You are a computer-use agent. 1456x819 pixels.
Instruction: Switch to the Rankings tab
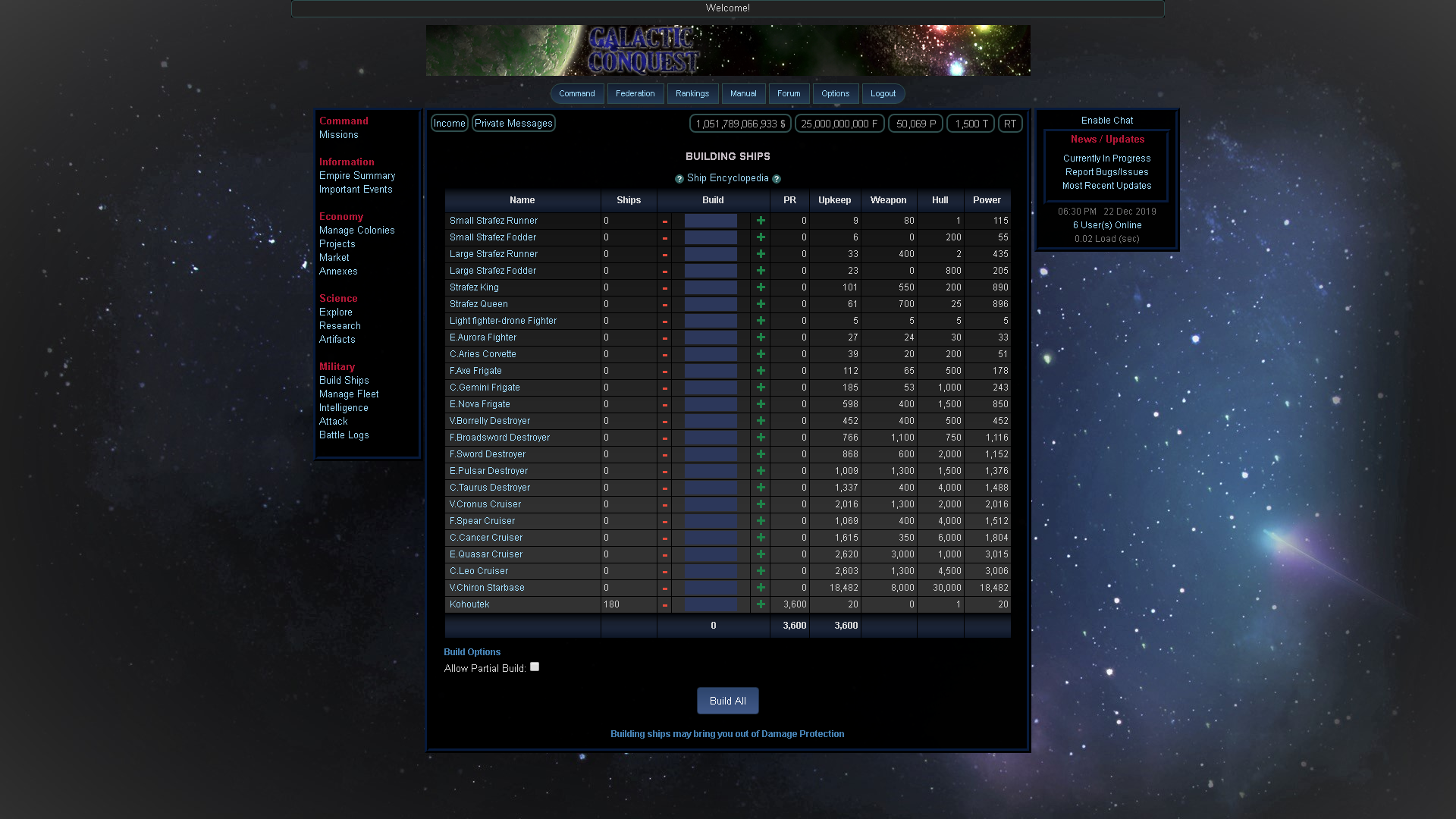pyautogui.click(x=692, y=93)
